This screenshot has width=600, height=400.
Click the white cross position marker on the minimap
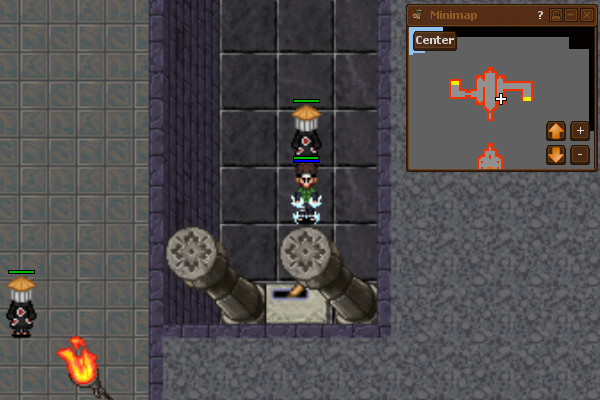point(501,98)
